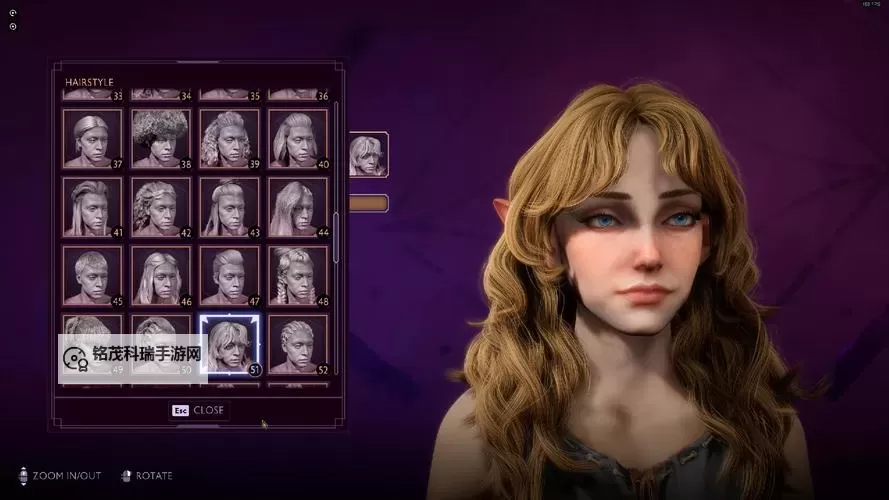Pick hairstyle number 43

coord(229,207)
